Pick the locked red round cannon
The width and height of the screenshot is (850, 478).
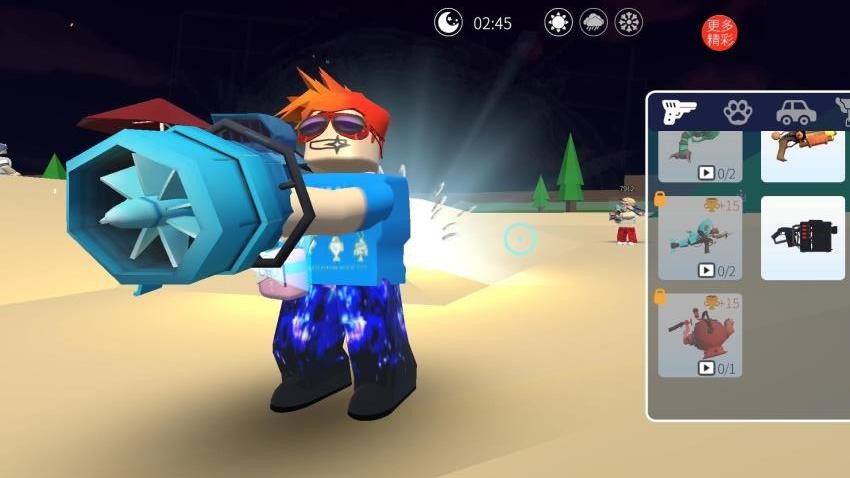click(700, 333)
